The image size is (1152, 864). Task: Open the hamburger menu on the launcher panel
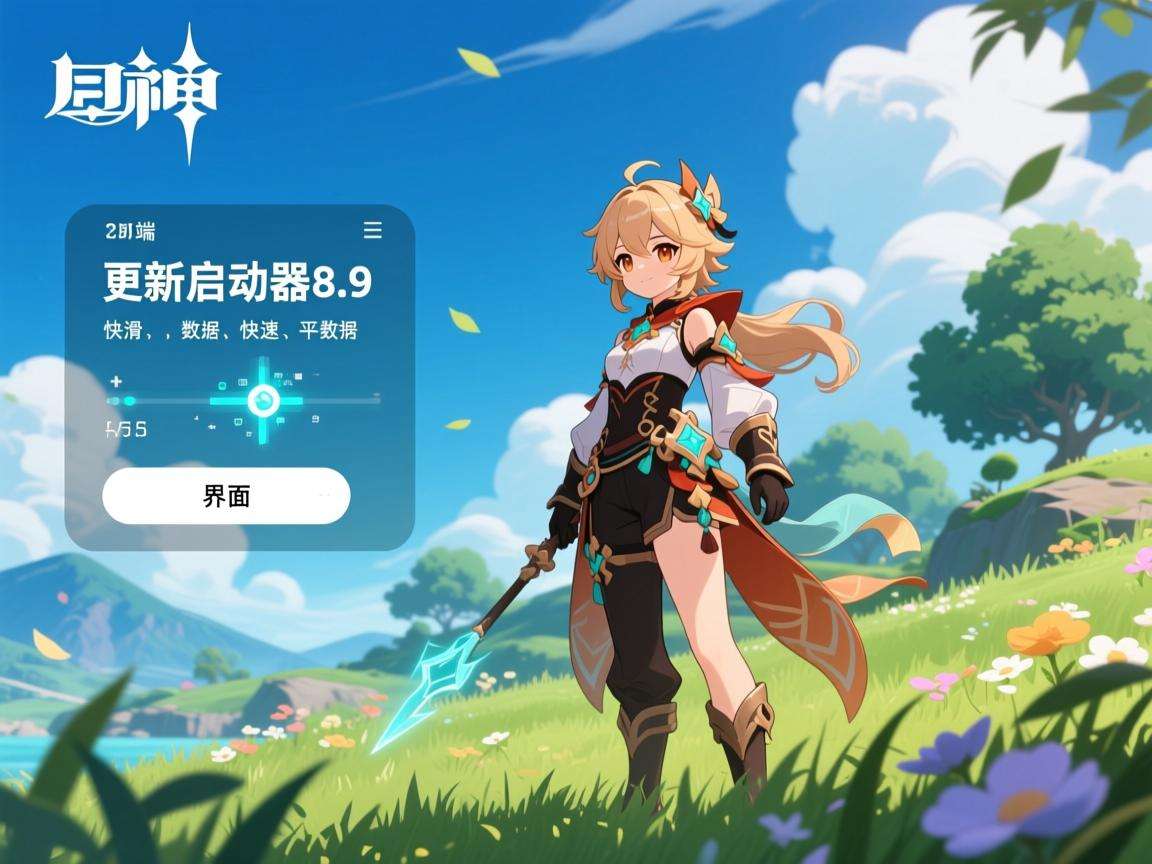click(372, 231)
